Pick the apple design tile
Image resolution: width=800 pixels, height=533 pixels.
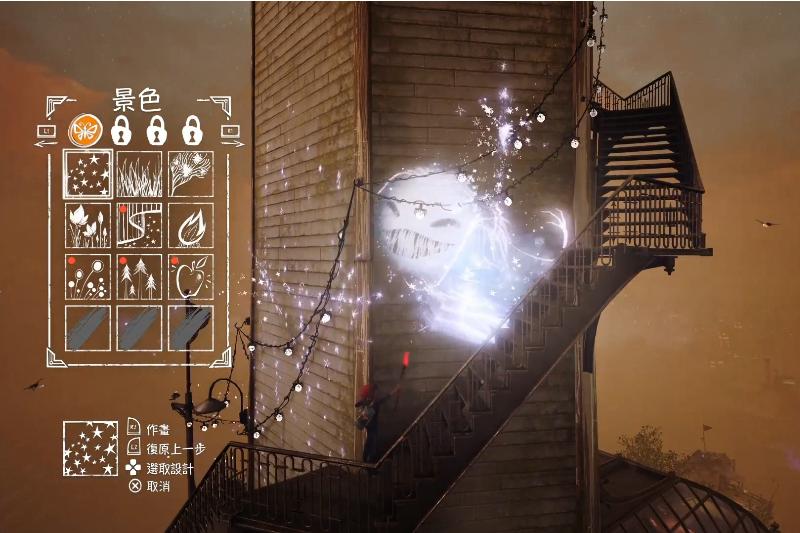click(190, 277)
